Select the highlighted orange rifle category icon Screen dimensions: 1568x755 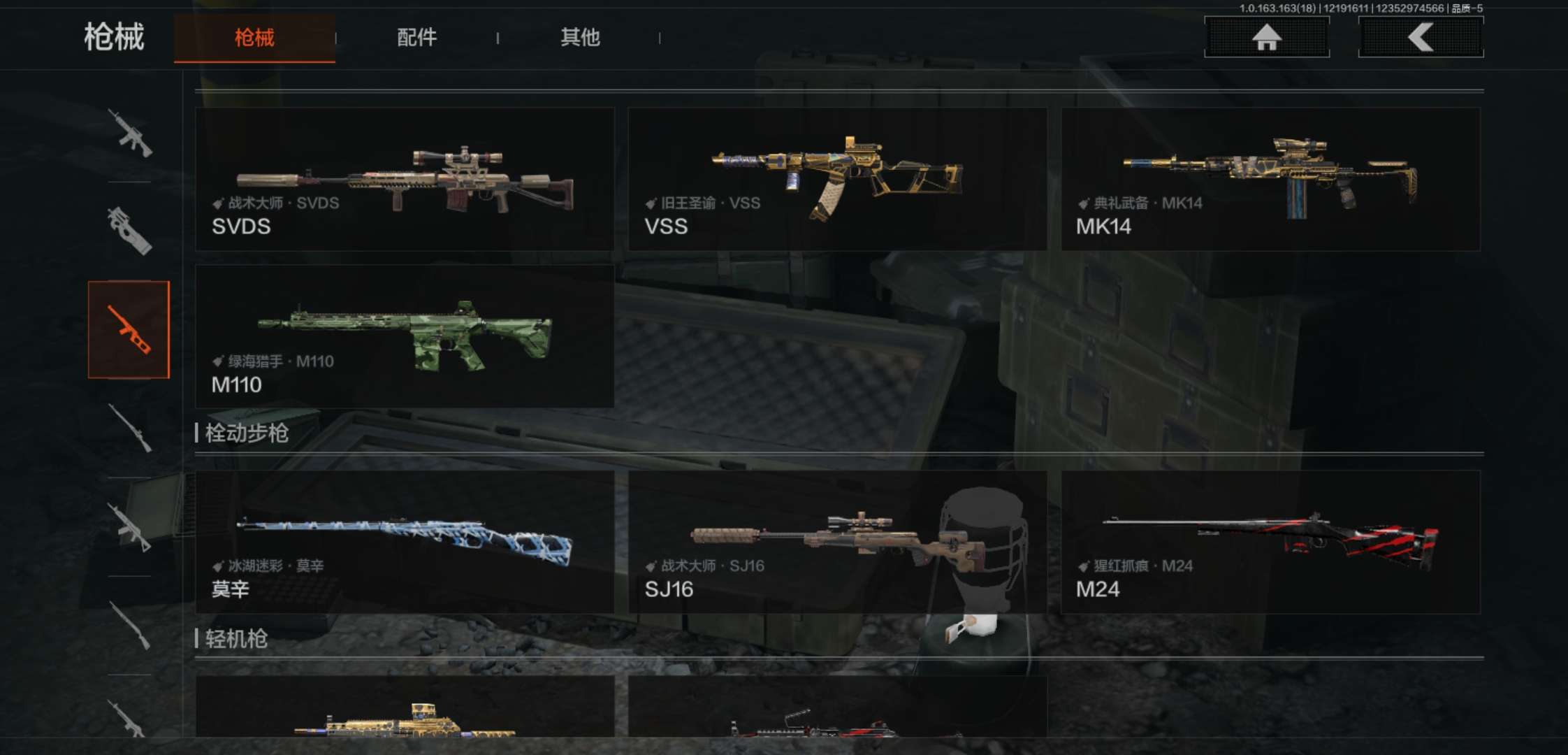coord(129,329)
